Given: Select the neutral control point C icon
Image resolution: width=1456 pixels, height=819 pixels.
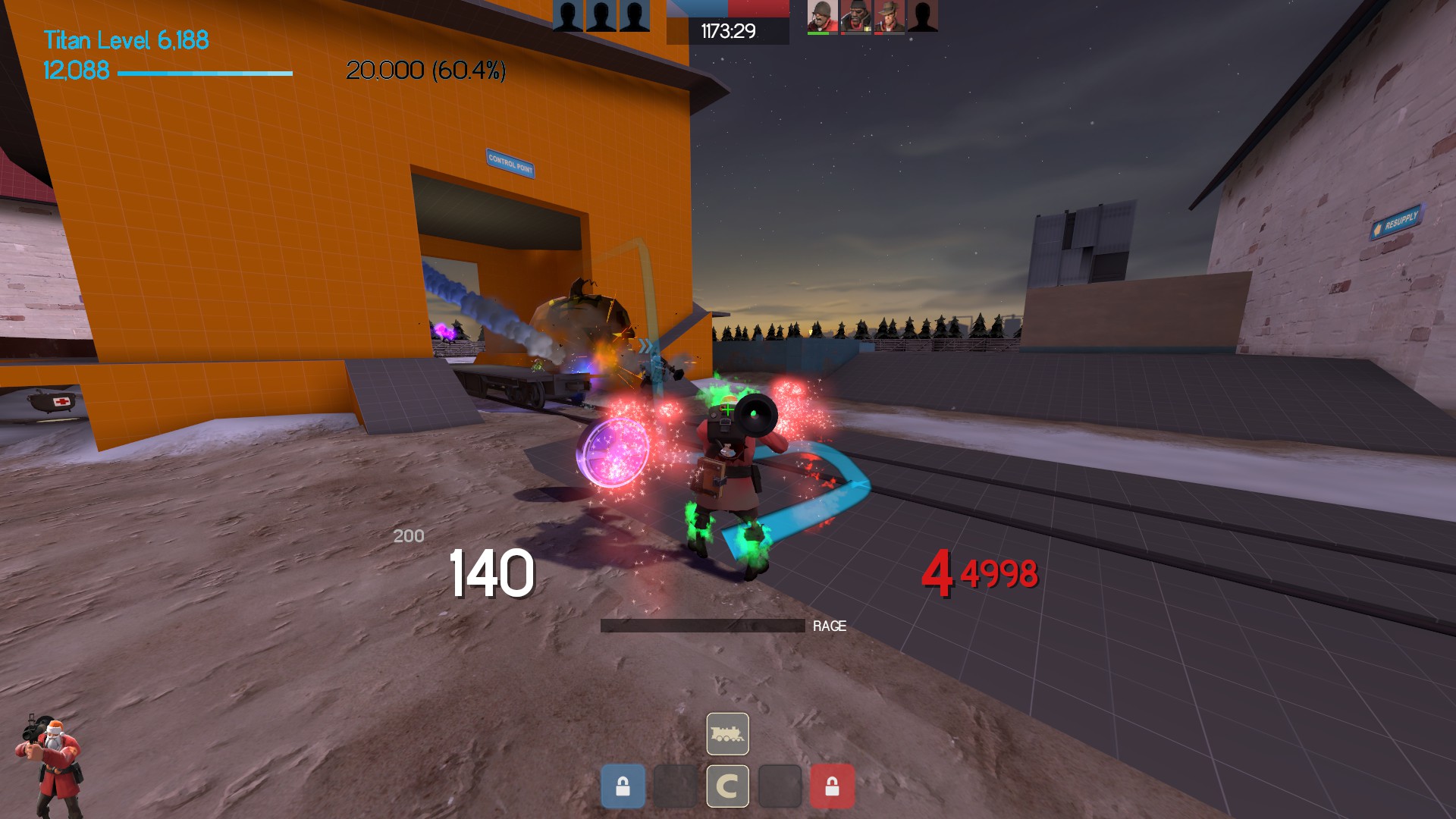Looking at the screenshot, I should 727,786.
